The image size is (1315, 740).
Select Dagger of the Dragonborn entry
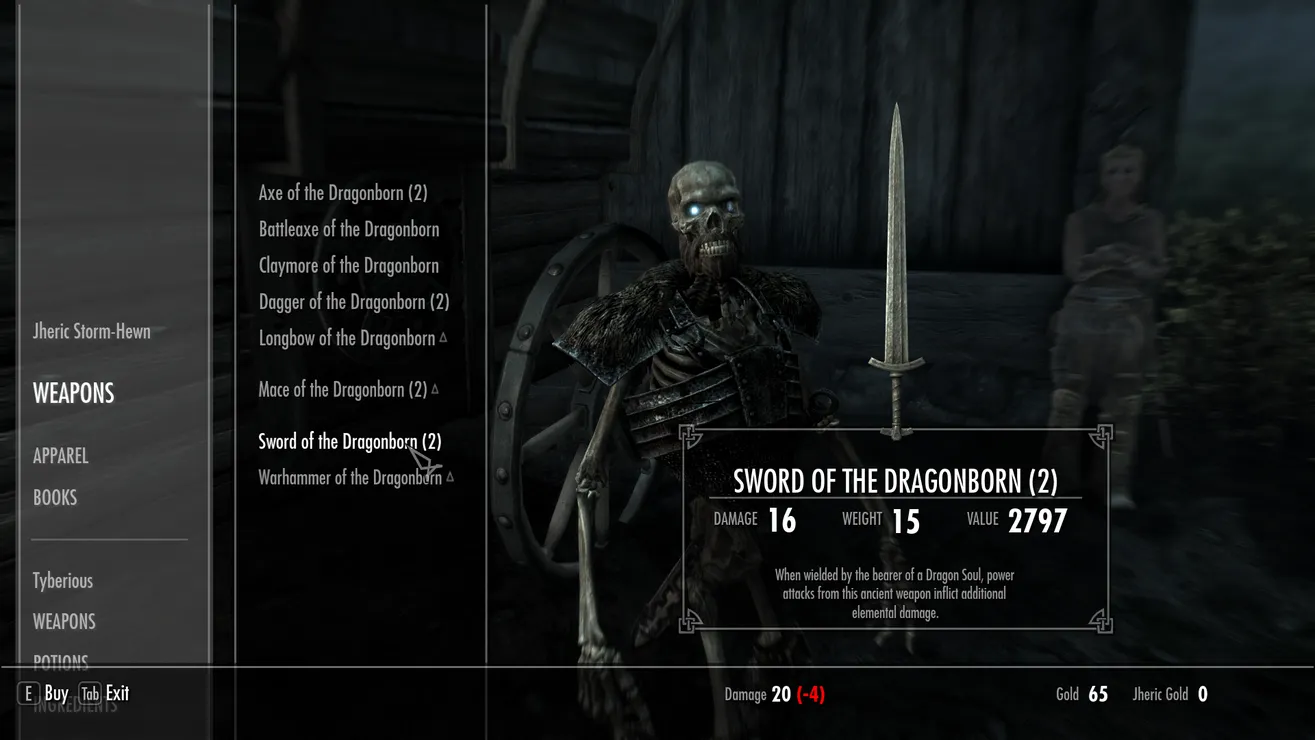coord(353,302)
